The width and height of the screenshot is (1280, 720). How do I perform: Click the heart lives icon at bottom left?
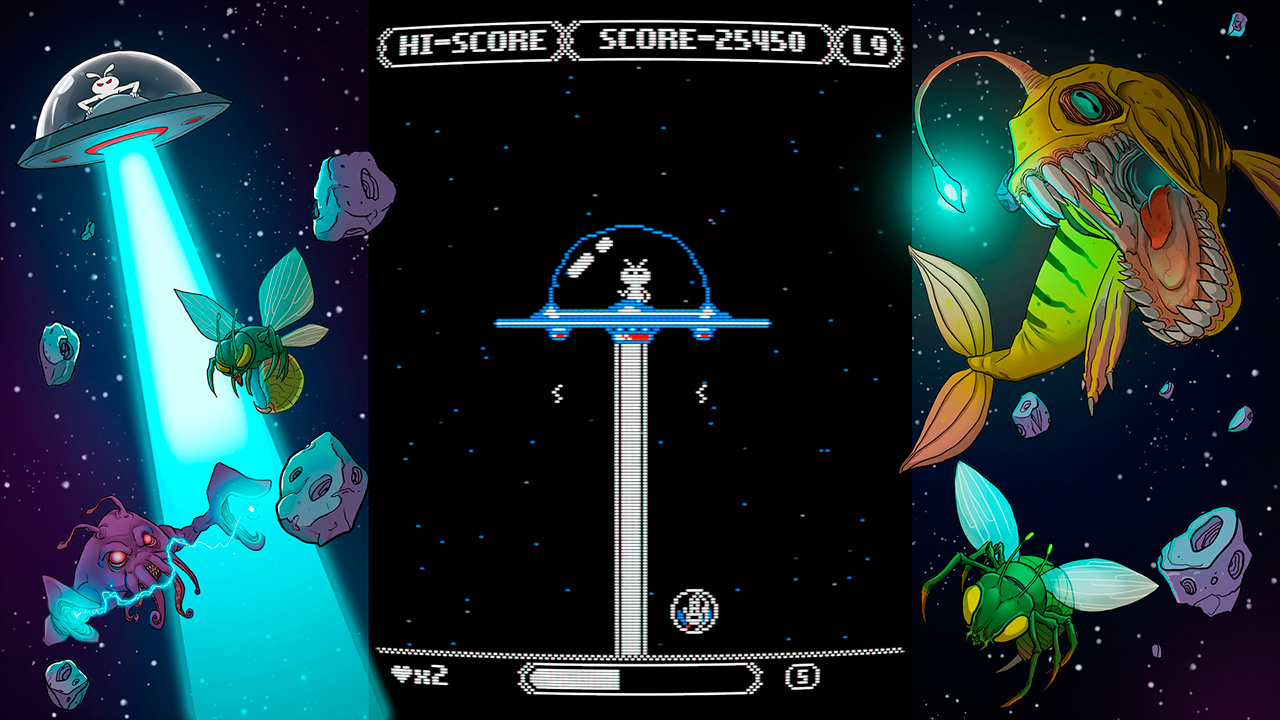(403, 673)
